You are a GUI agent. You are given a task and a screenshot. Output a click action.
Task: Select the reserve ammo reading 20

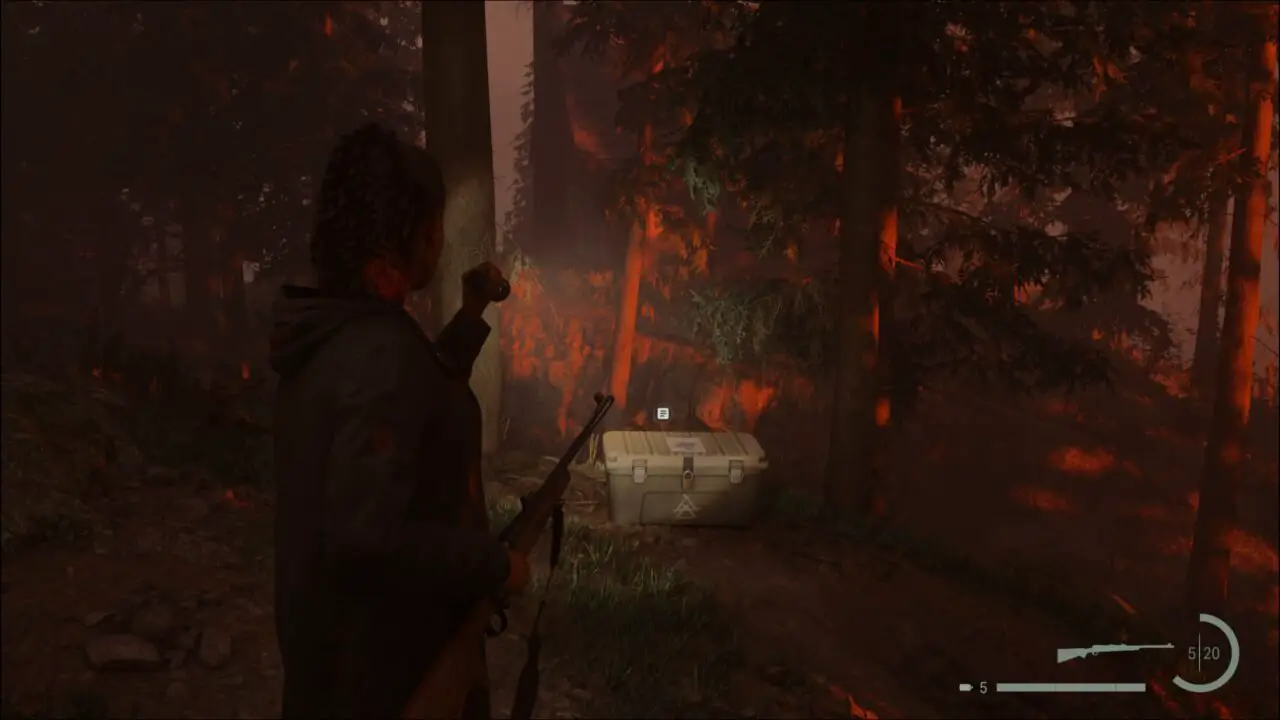pyautogui.click(x=1211, y=652)
